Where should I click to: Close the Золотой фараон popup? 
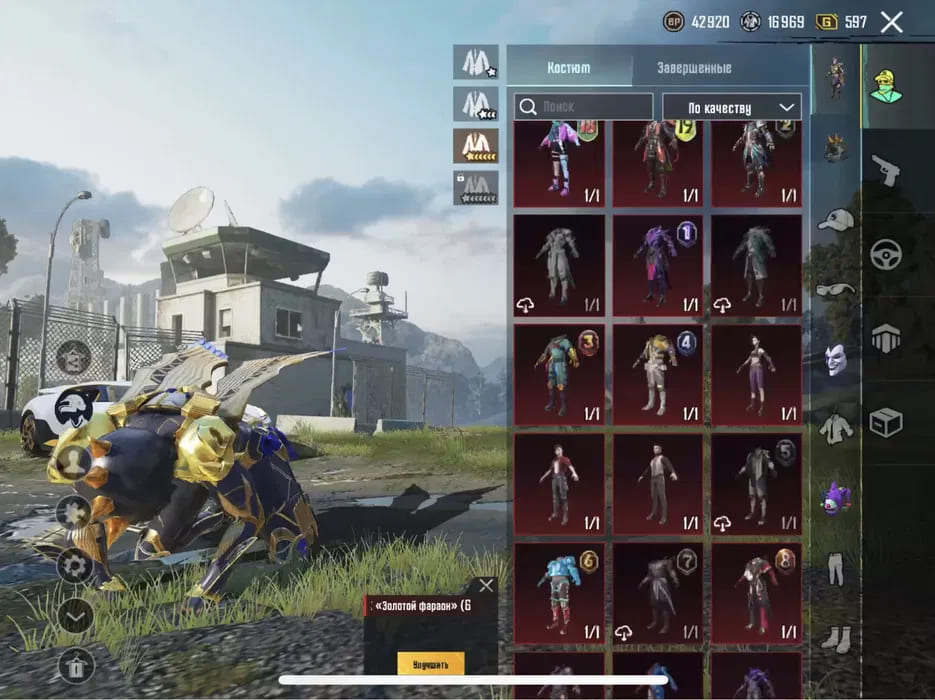coord(486,586)
